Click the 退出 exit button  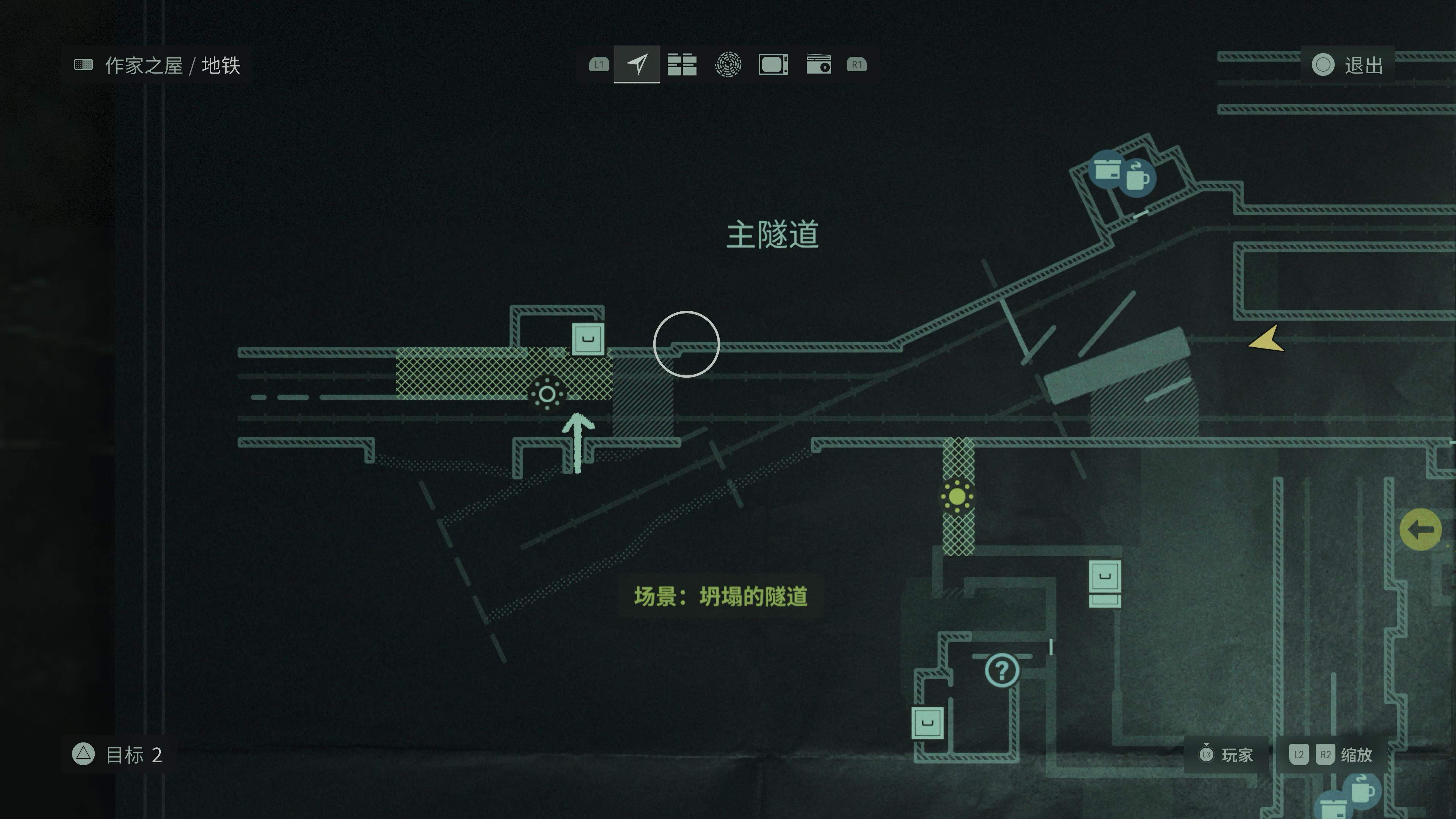tap(1348, 65)
